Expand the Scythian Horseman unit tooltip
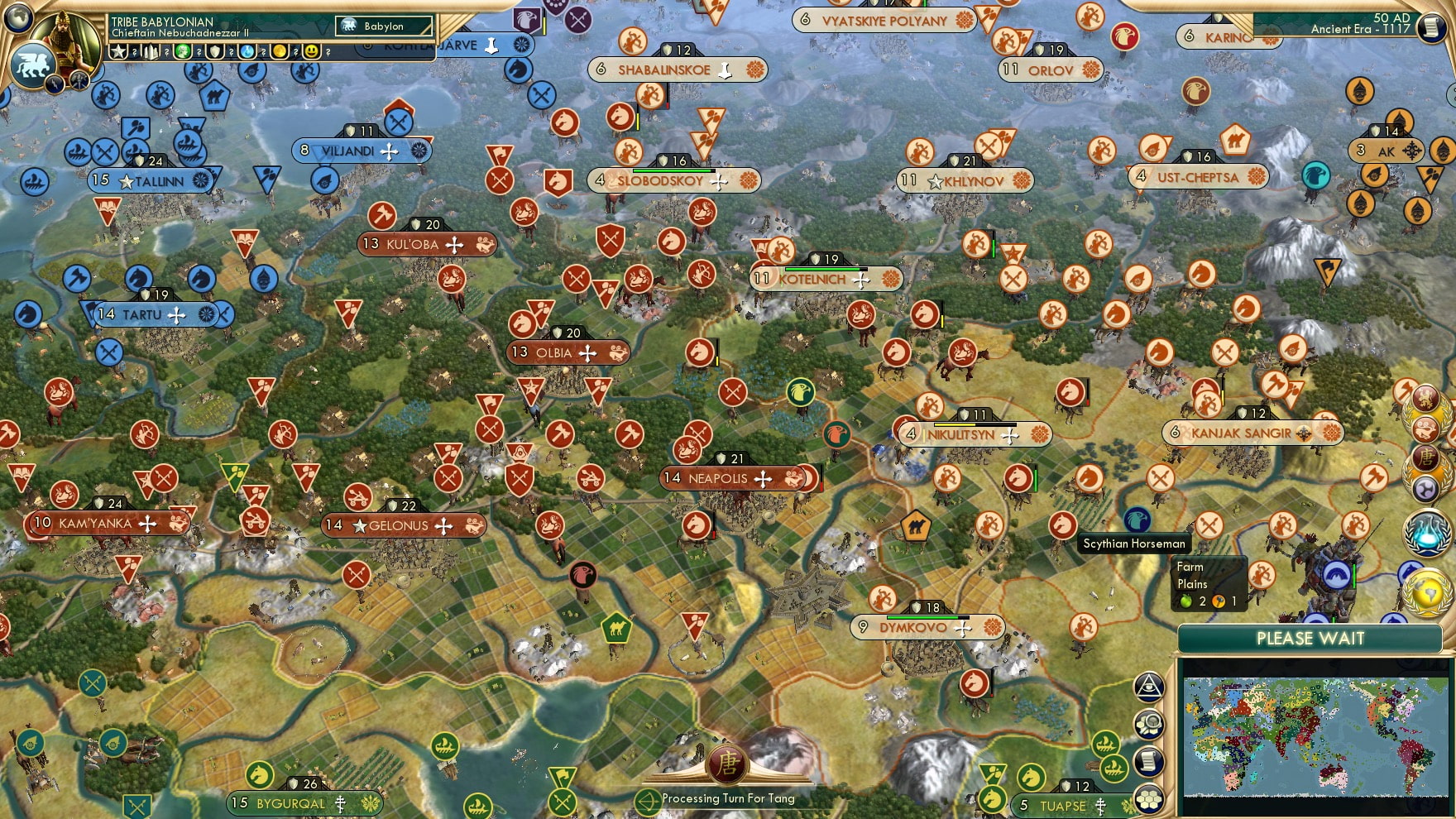This screenshot has width=1456, height=819. 1133,544
